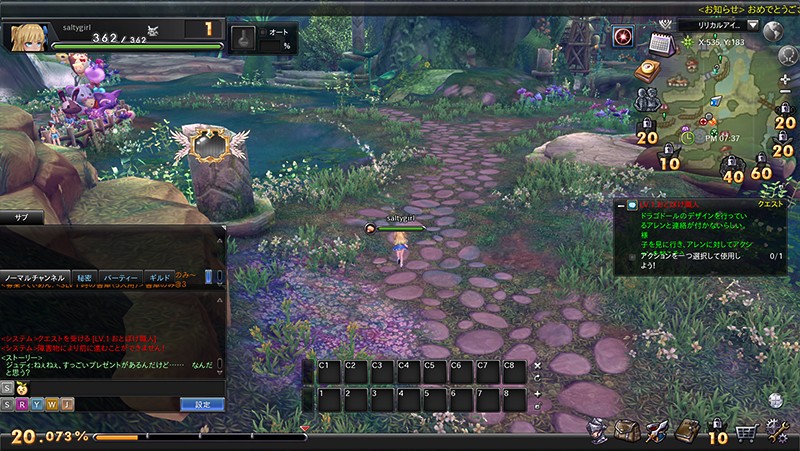Open the two-person party icon

pyautogui.click(x=644, y=98)
